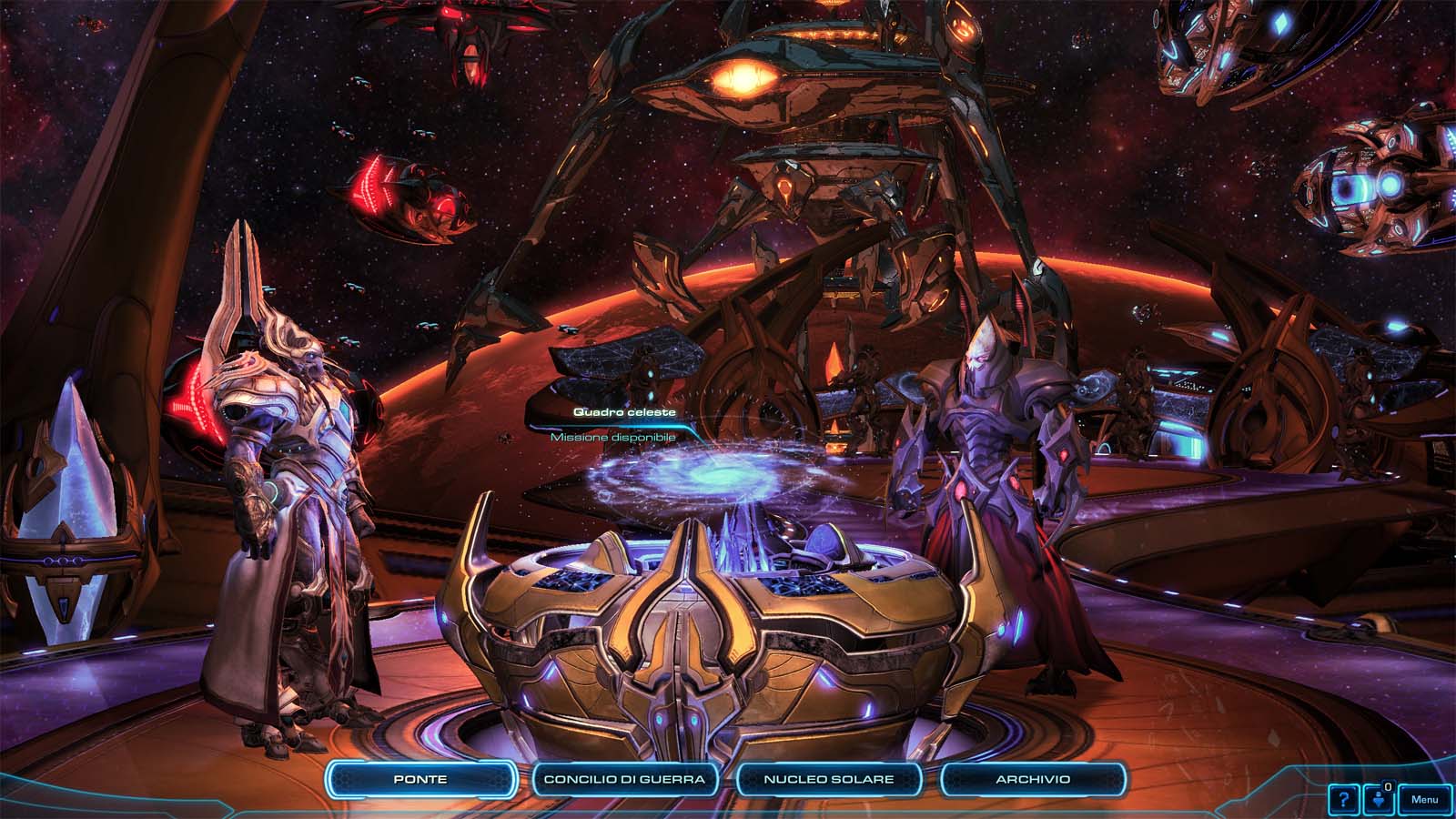This screenshot has width=1456, height=819.
Task: Go to Concilio di Guerra
Action: 624,779
